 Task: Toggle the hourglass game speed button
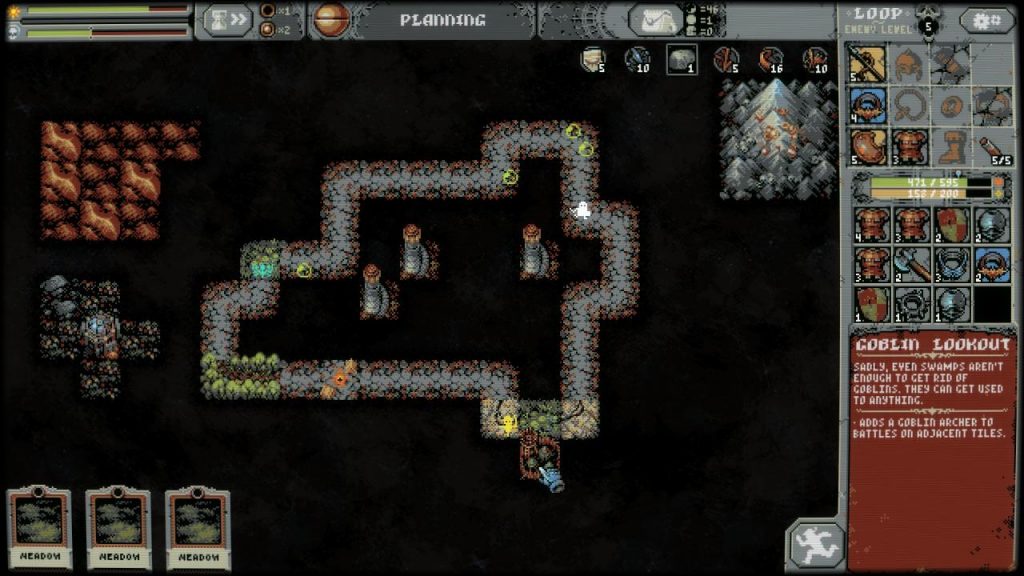pyautogui.click(x=227, y=20)
